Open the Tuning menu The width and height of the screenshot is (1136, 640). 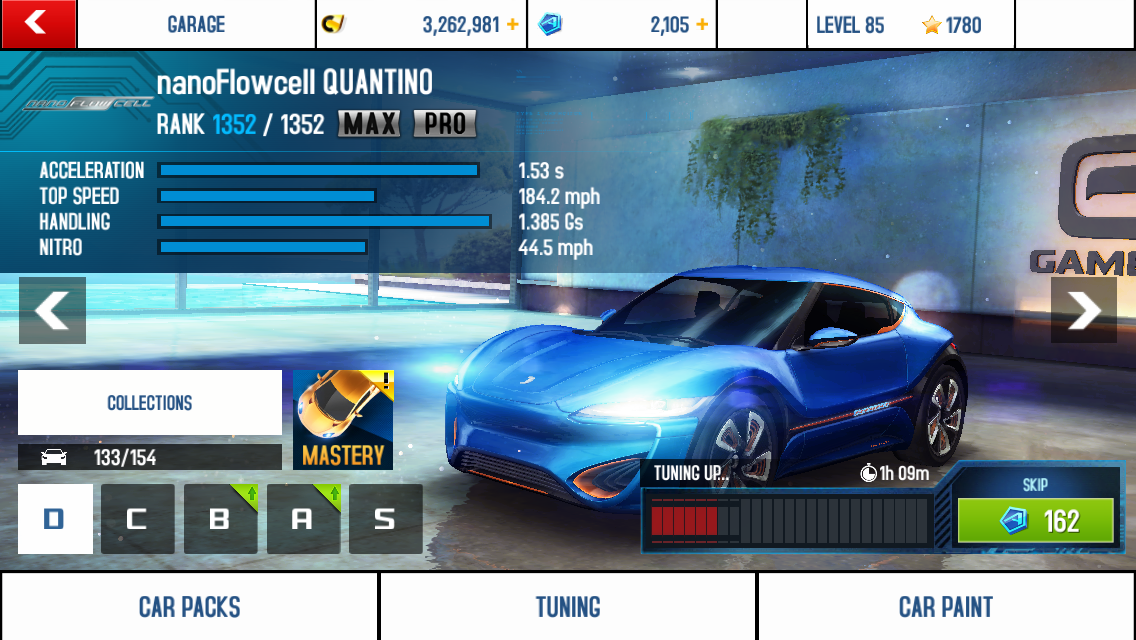pos(568,607)
